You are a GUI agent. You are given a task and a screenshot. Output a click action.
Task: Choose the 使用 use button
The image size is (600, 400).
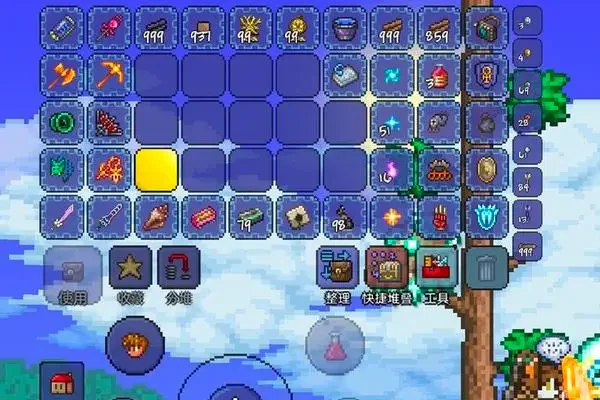tap(70, 270)
